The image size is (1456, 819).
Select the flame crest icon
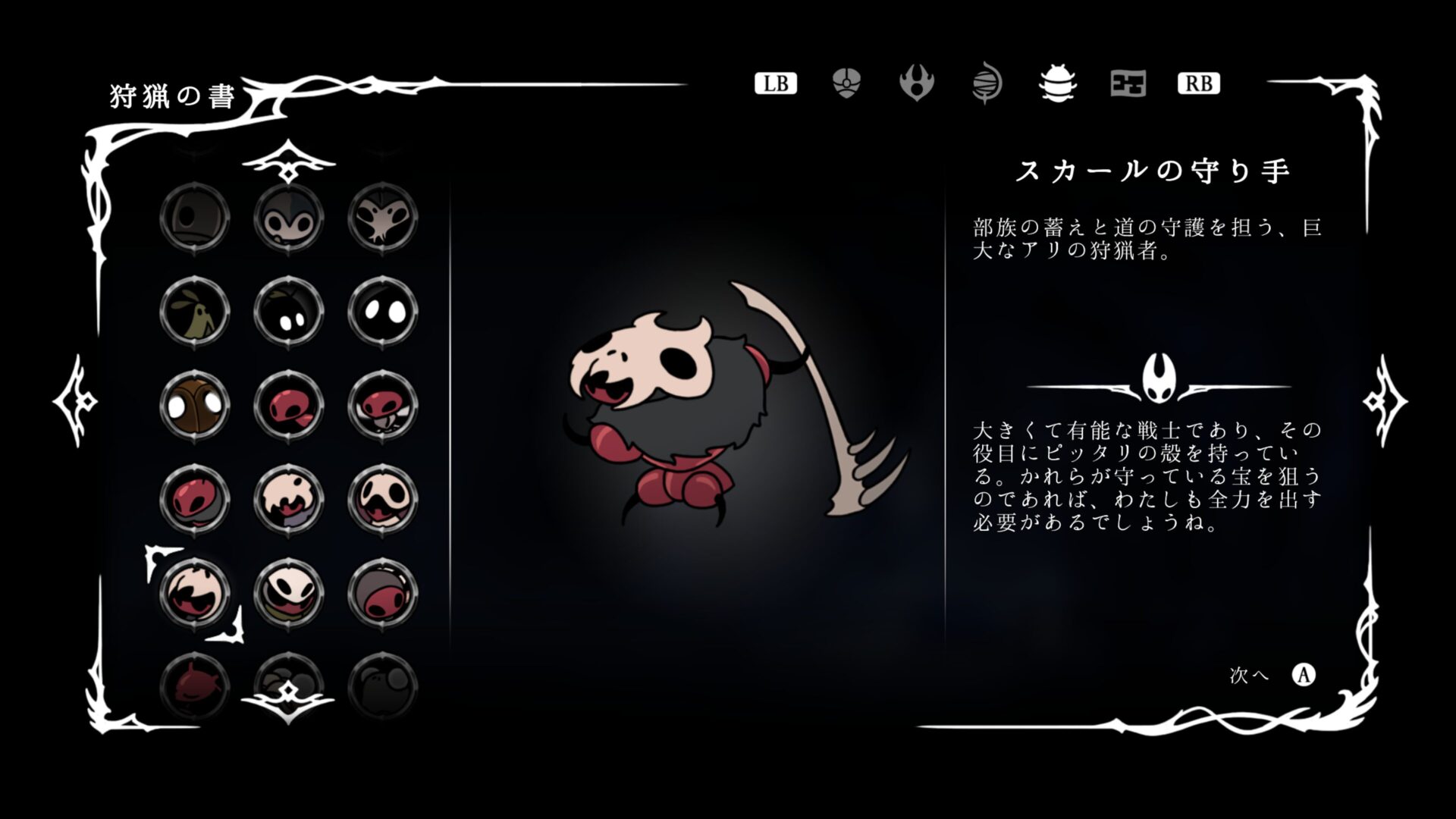(x=918, y=83)
